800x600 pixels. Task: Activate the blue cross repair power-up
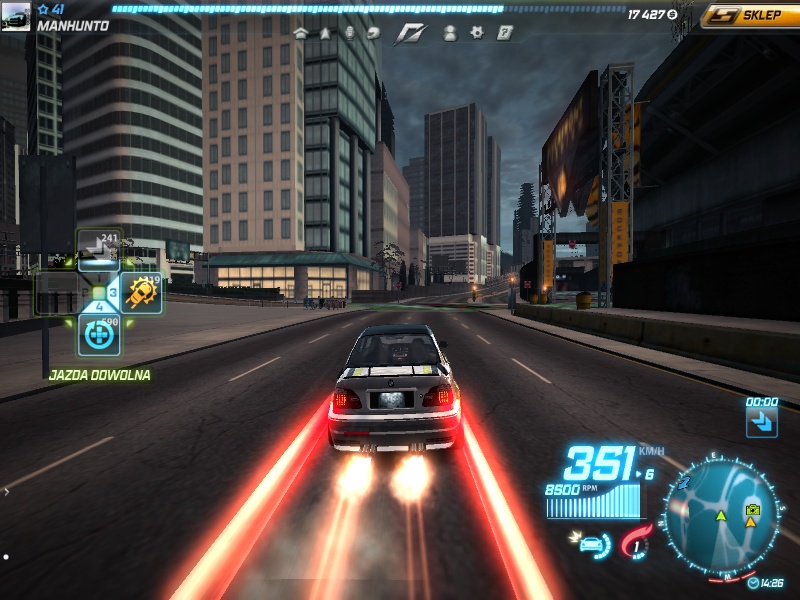99,336
